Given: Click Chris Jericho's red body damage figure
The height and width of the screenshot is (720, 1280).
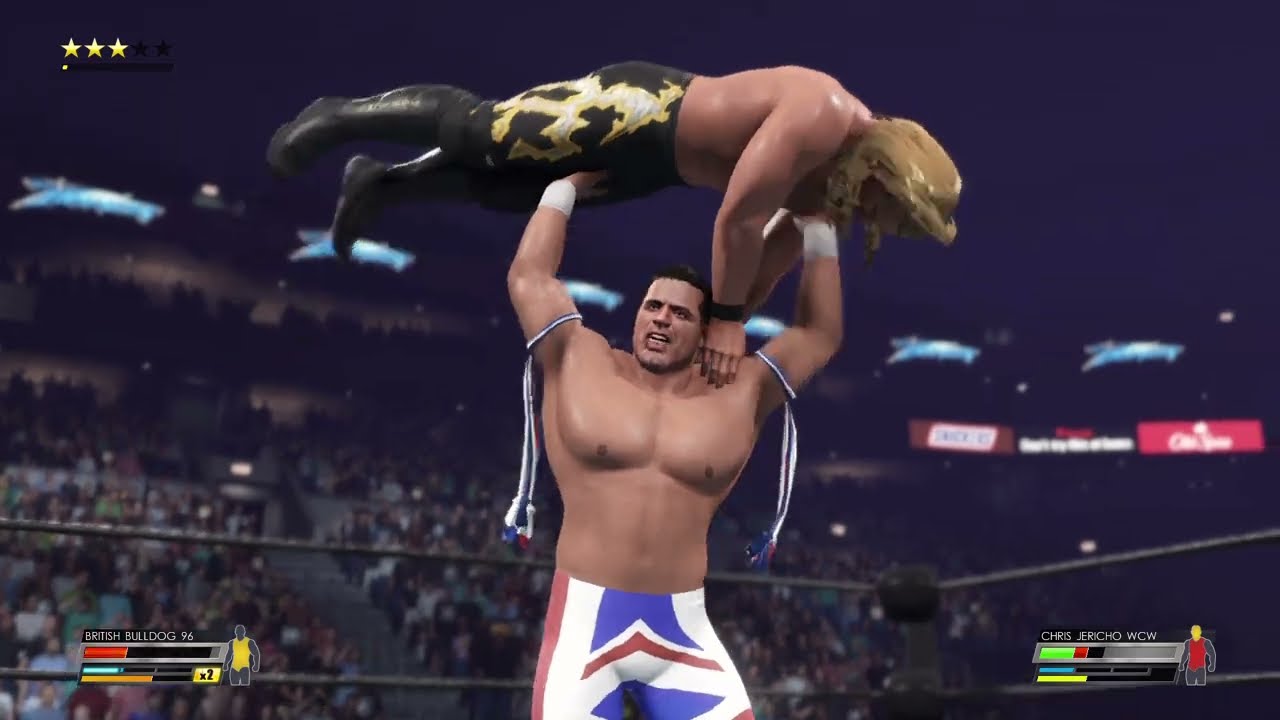Looking at the screenshot, I should click(1194, 655).
